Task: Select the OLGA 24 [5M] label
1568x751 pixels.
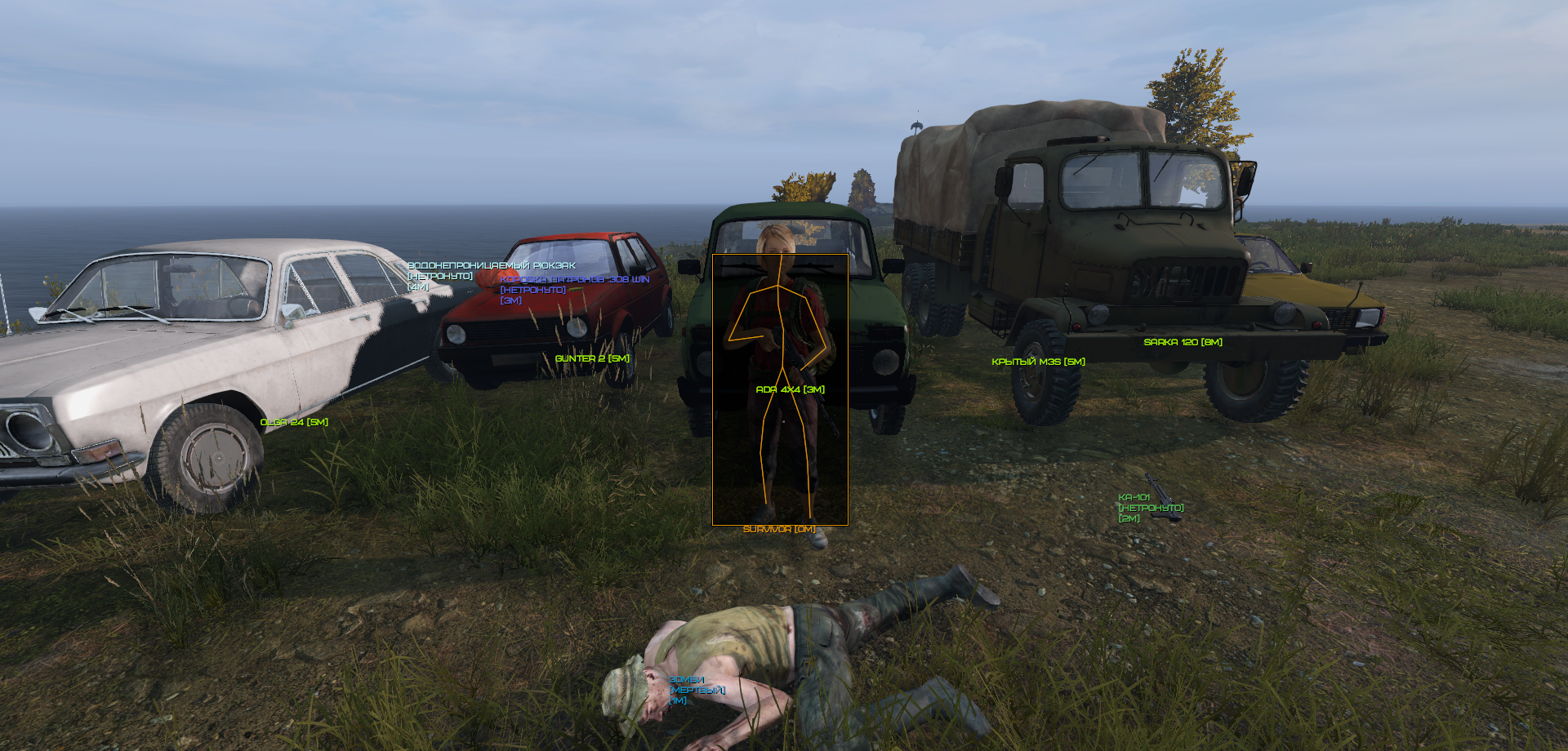Action: (294, 423)
